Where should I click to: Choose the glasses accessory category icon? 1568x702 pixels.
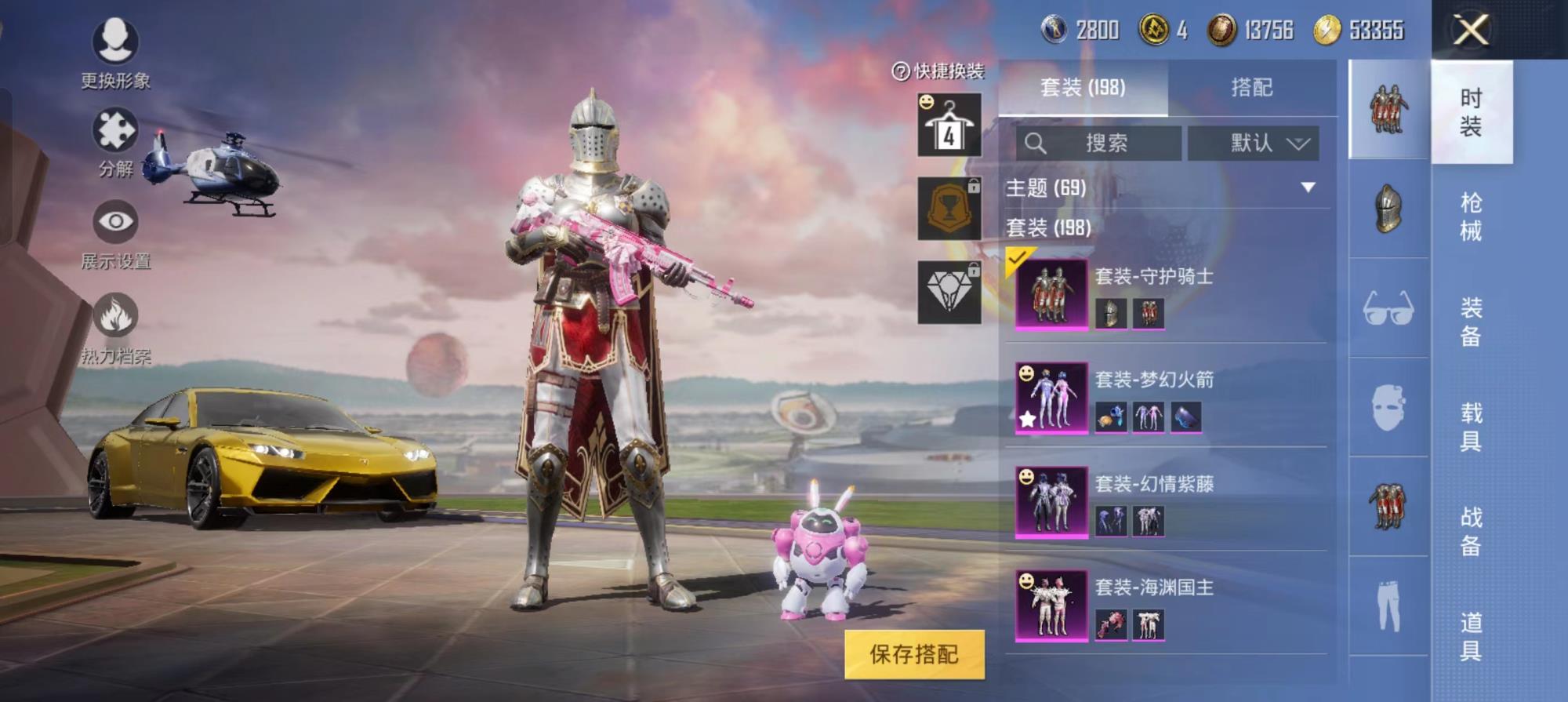[x=1388, y=308]
